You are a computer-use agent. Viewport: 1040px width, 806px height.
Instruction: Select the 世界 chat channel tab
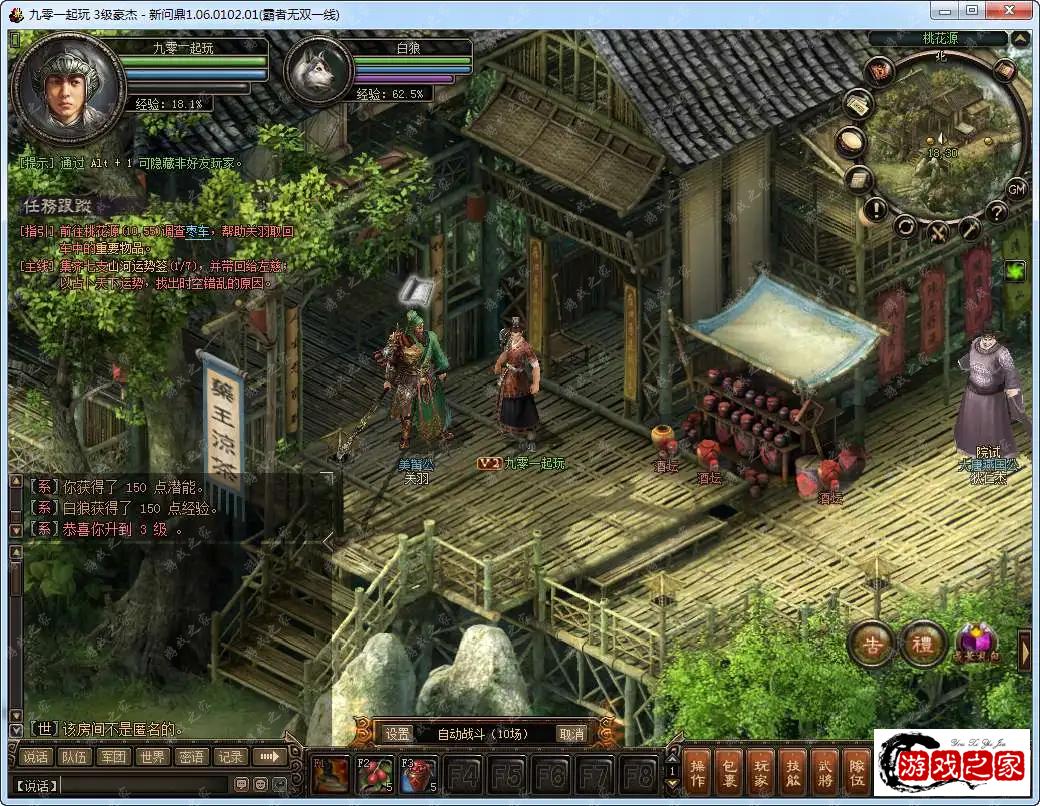click(151, 757)
